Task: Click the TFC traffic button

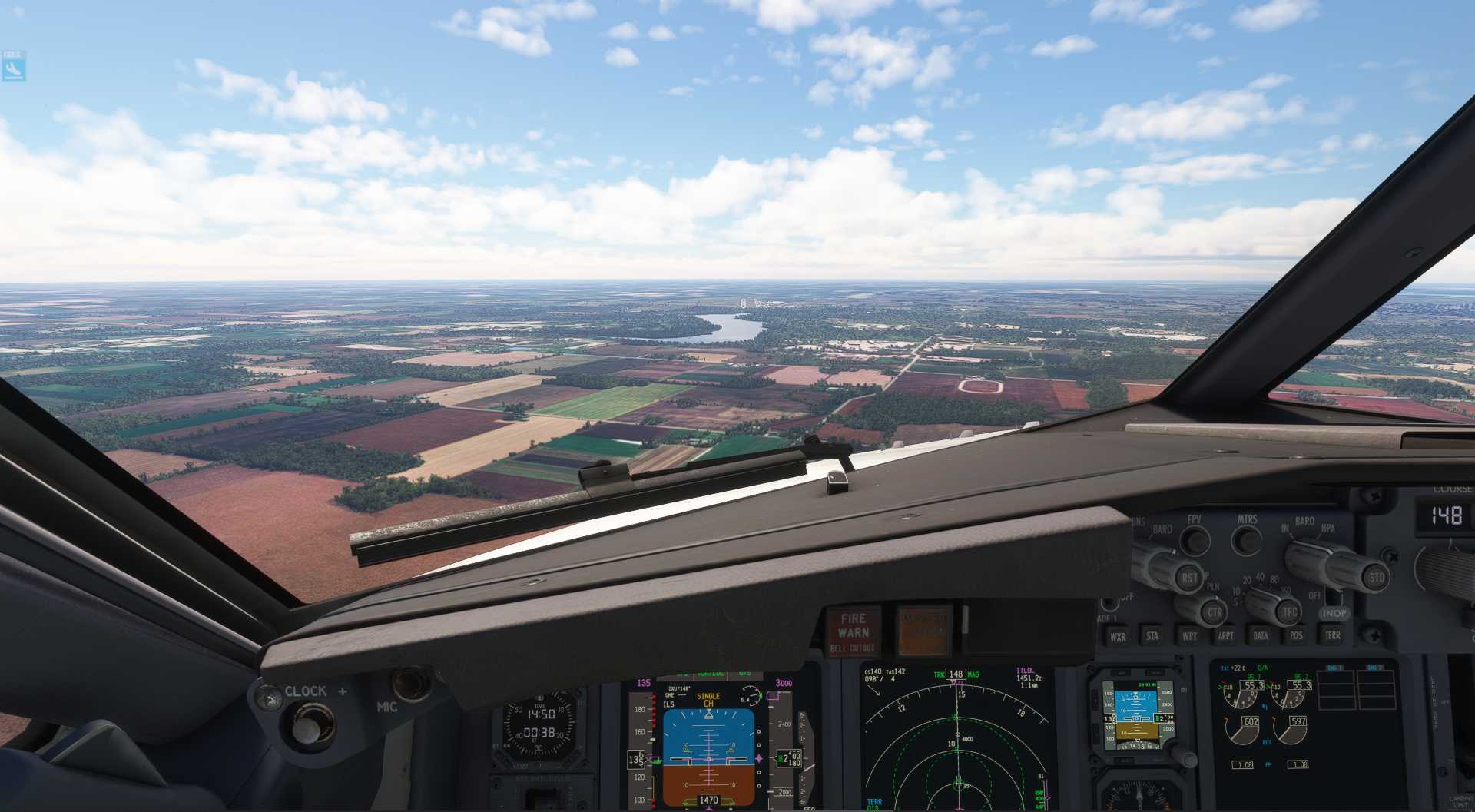Action: (x=1288, y=612)
